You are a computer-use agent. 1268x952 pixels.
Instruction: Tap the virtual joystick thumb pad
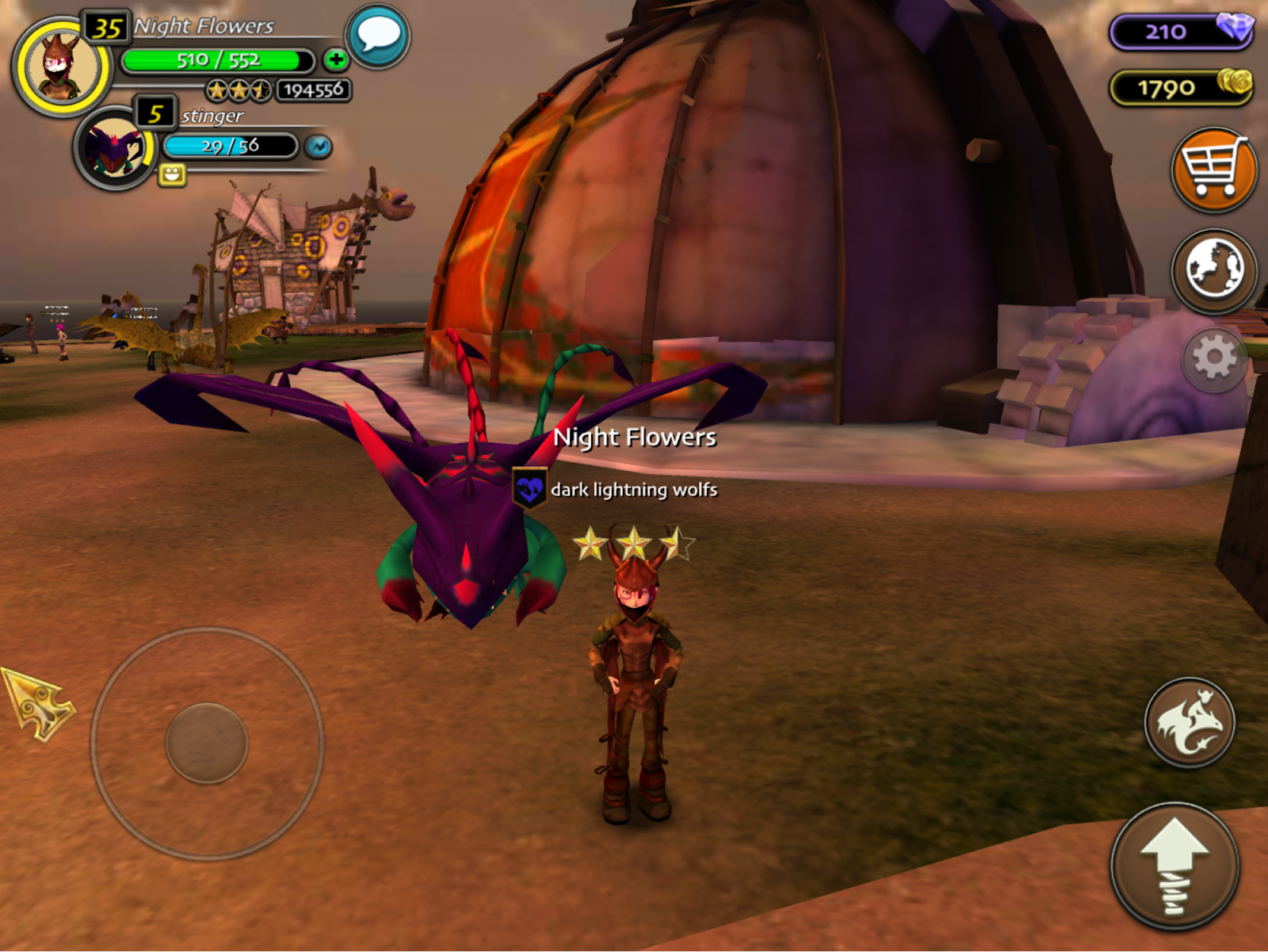pyautogui.click(x=207, y=743)
